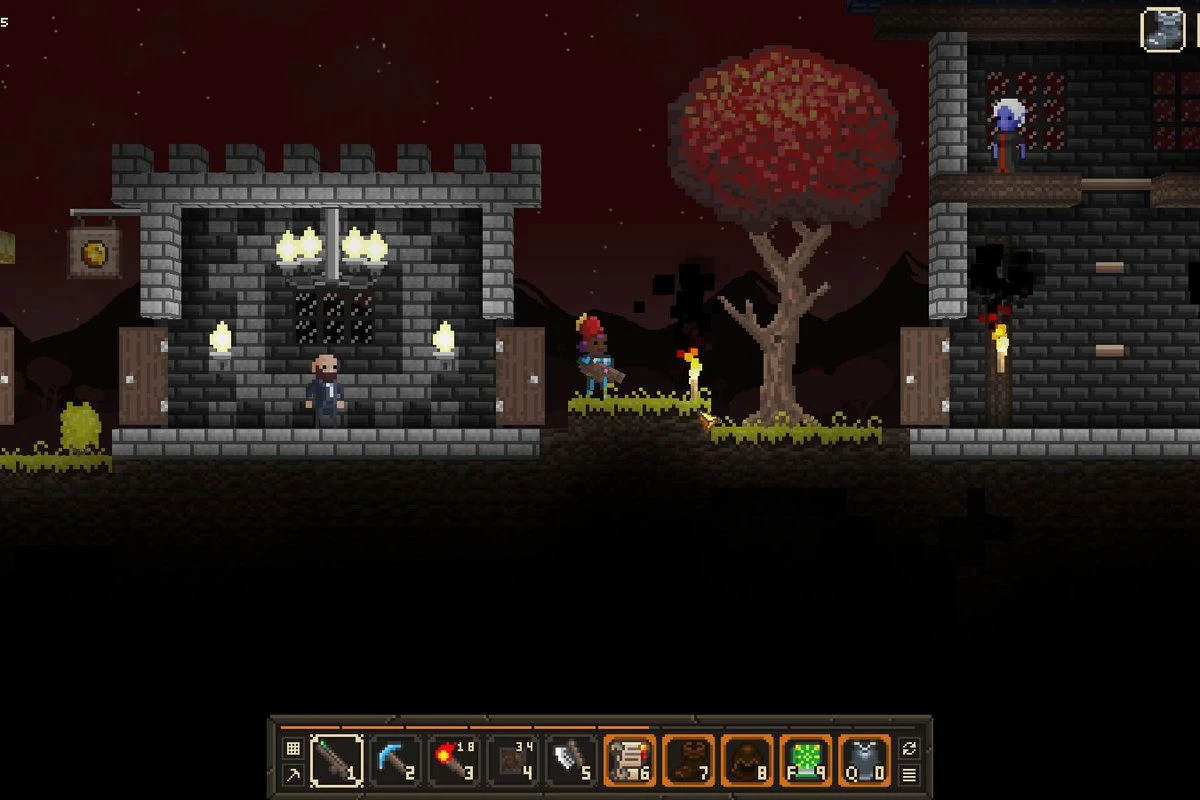1200x800 pixels.
Task: Equip the blue pickaxe in slot 2
Action: (x=395, y=761)
